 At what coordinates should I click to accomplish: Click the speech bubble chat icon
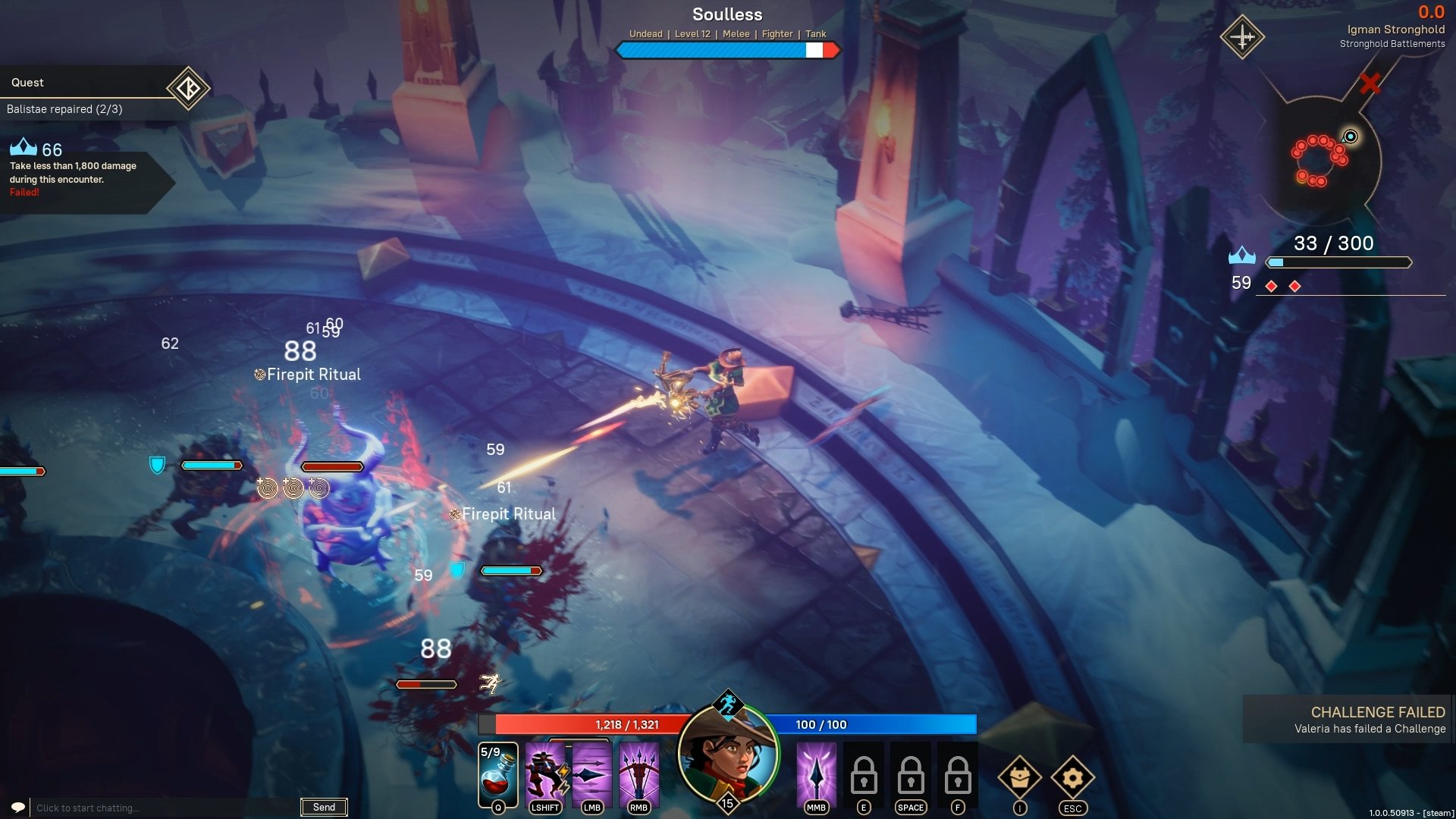(18, 807)
